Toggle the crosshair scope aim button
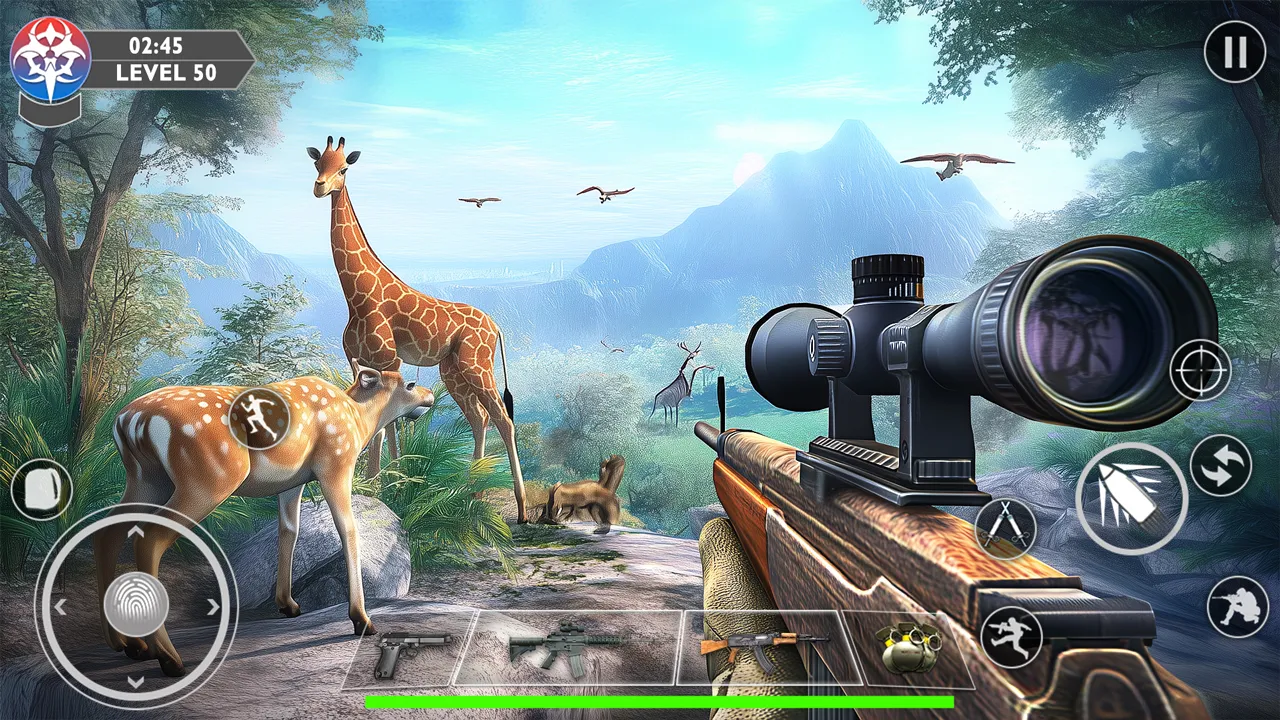Image resolution: width=1280 pixels, height=720 pixels. (1200, 370)
